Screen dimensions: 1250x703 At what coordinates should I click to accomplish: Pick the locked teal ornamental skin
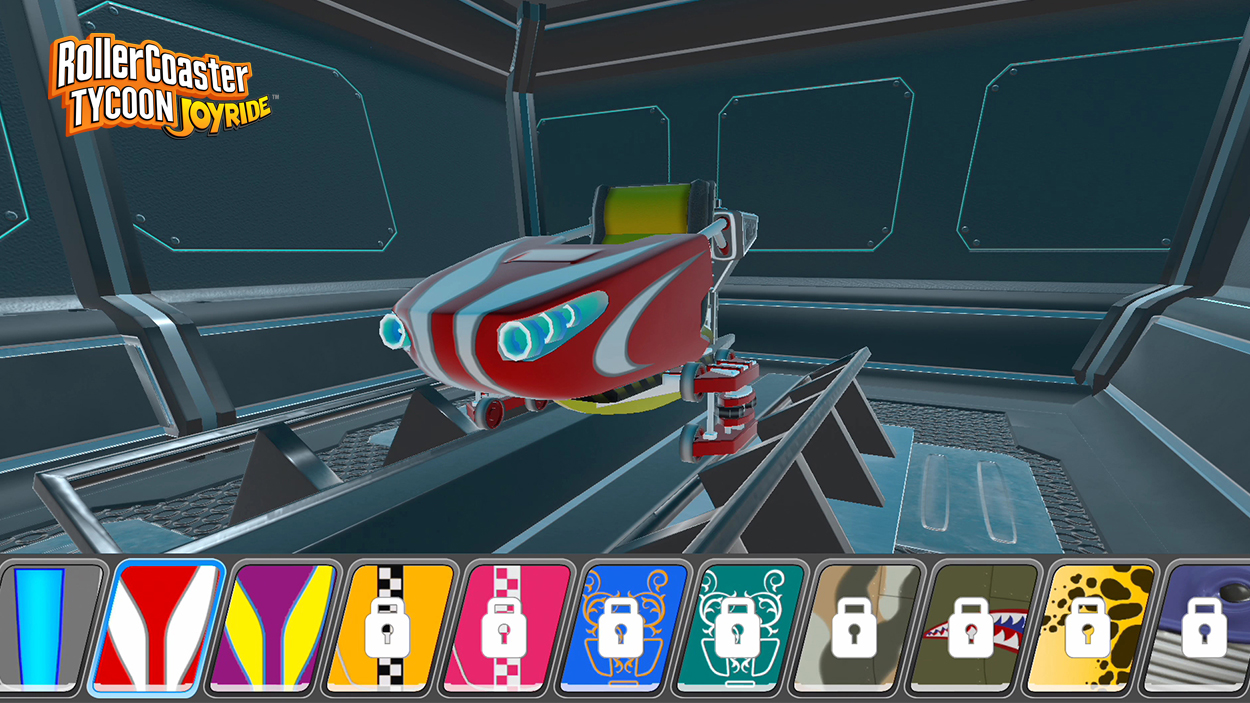click(737, 628)
